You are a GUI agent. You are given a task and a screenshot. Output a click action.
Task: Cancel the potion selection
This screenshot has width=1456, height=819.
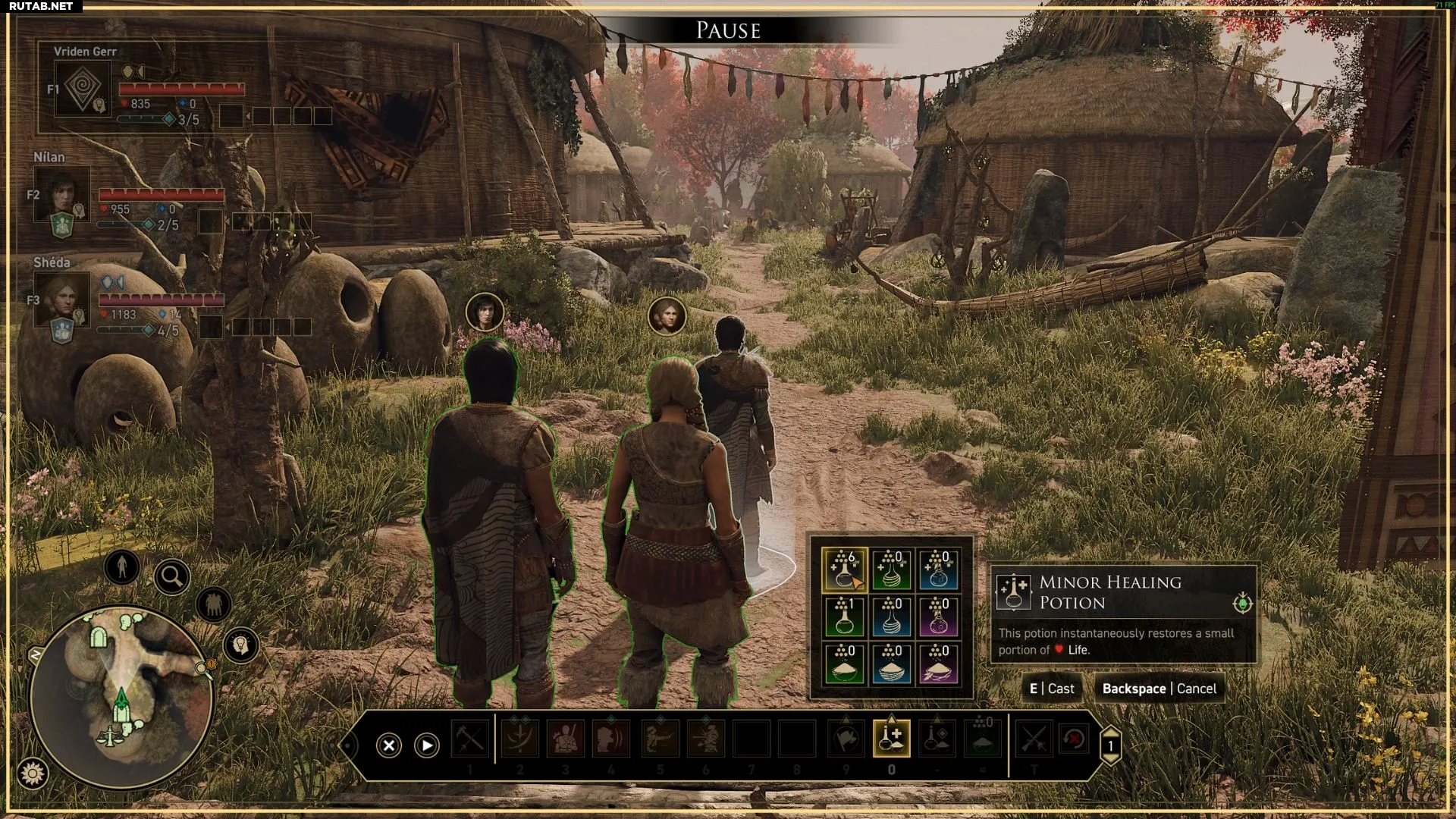[x=1159, y=689]
